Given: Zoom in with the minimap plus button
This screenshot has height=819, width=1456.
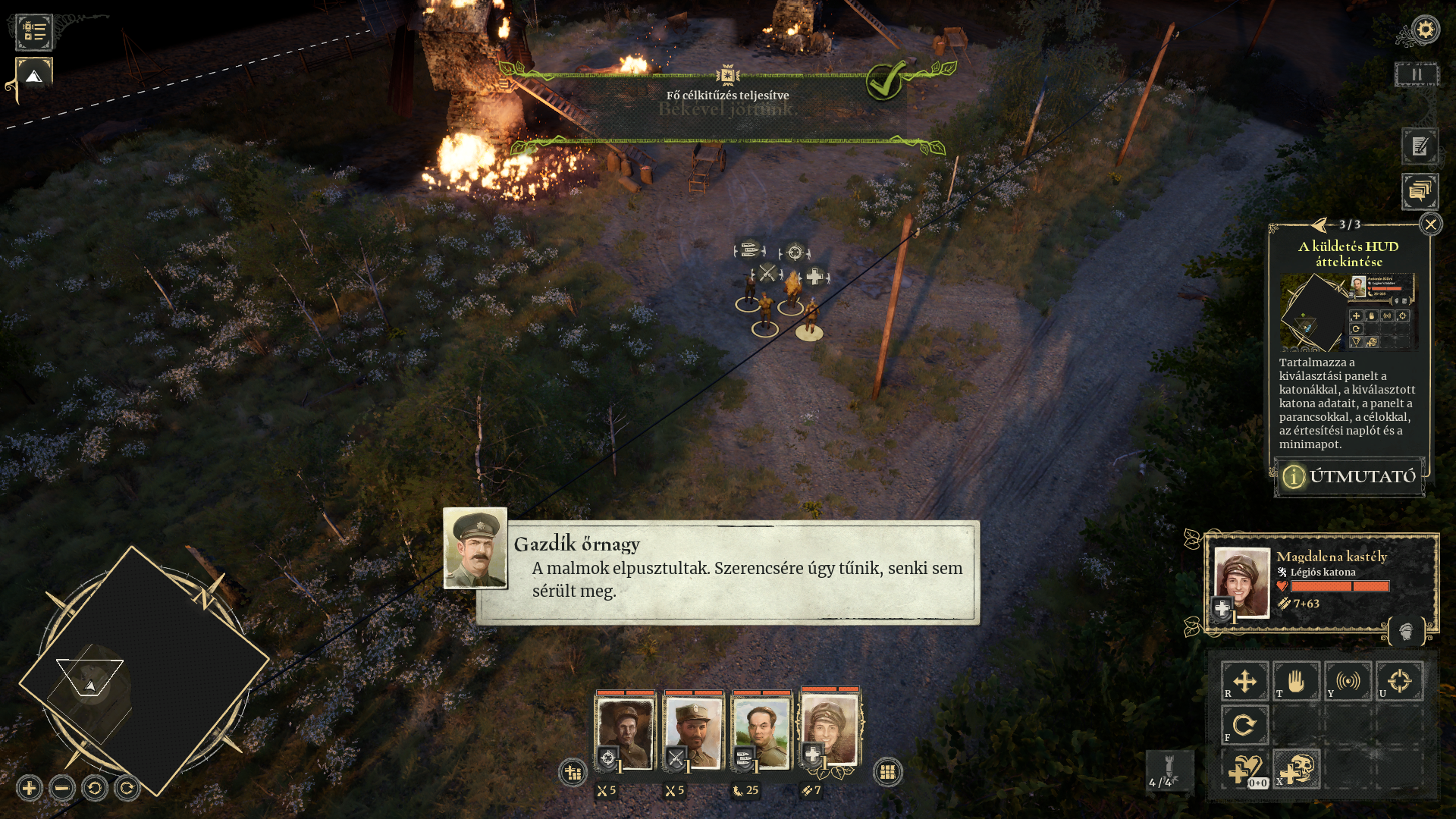Looking at the screenshot, I should [30, 789].
